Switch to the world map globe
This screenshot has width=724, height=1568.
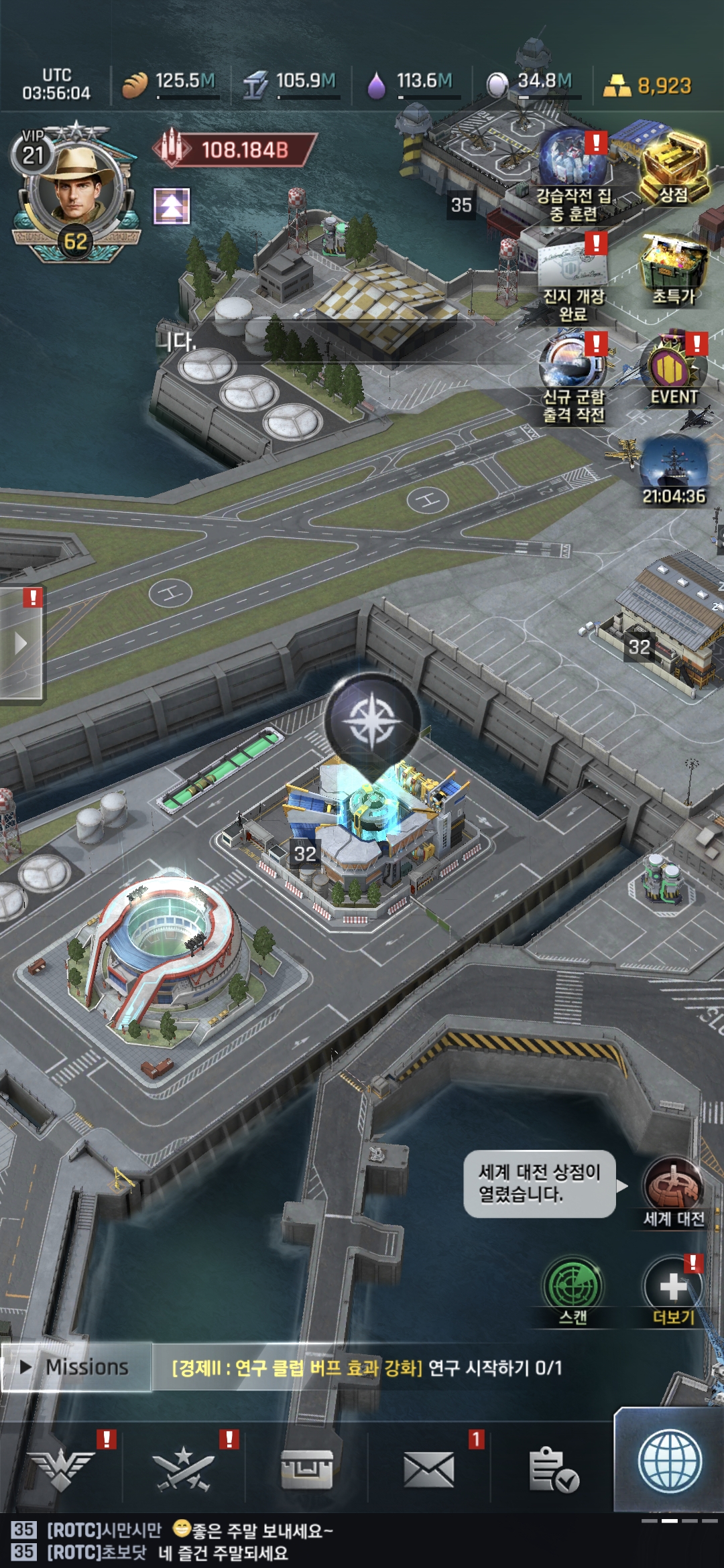tap(670, 1462)
